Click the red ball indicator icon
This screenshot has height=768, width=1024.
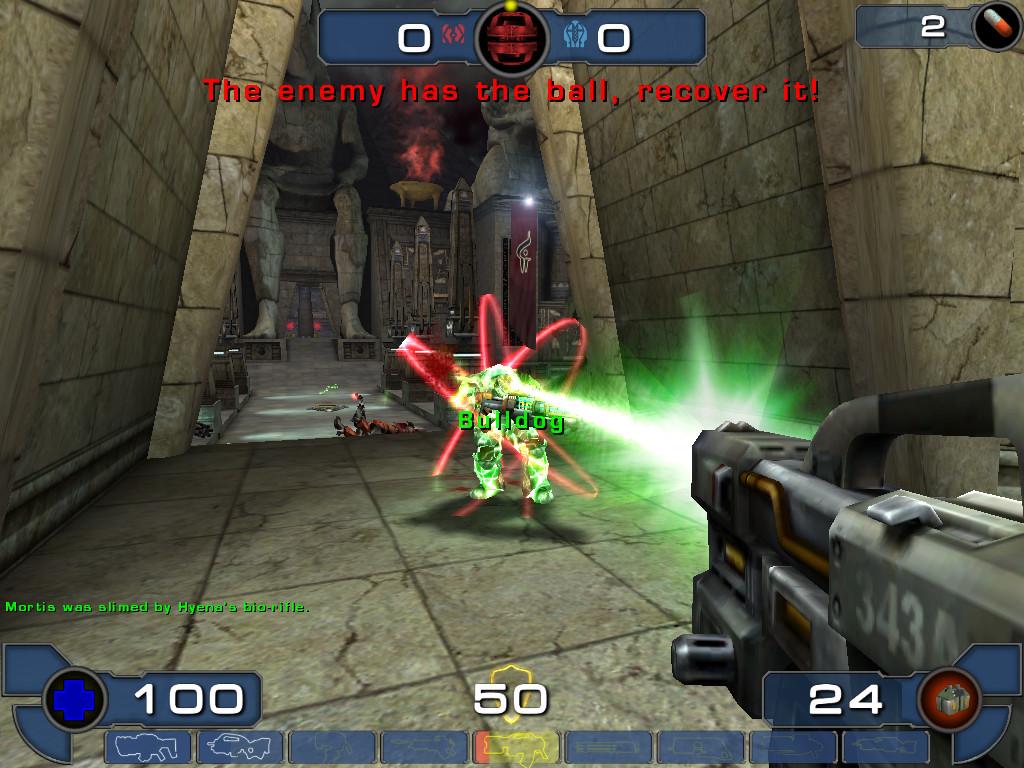click(511, 37)
